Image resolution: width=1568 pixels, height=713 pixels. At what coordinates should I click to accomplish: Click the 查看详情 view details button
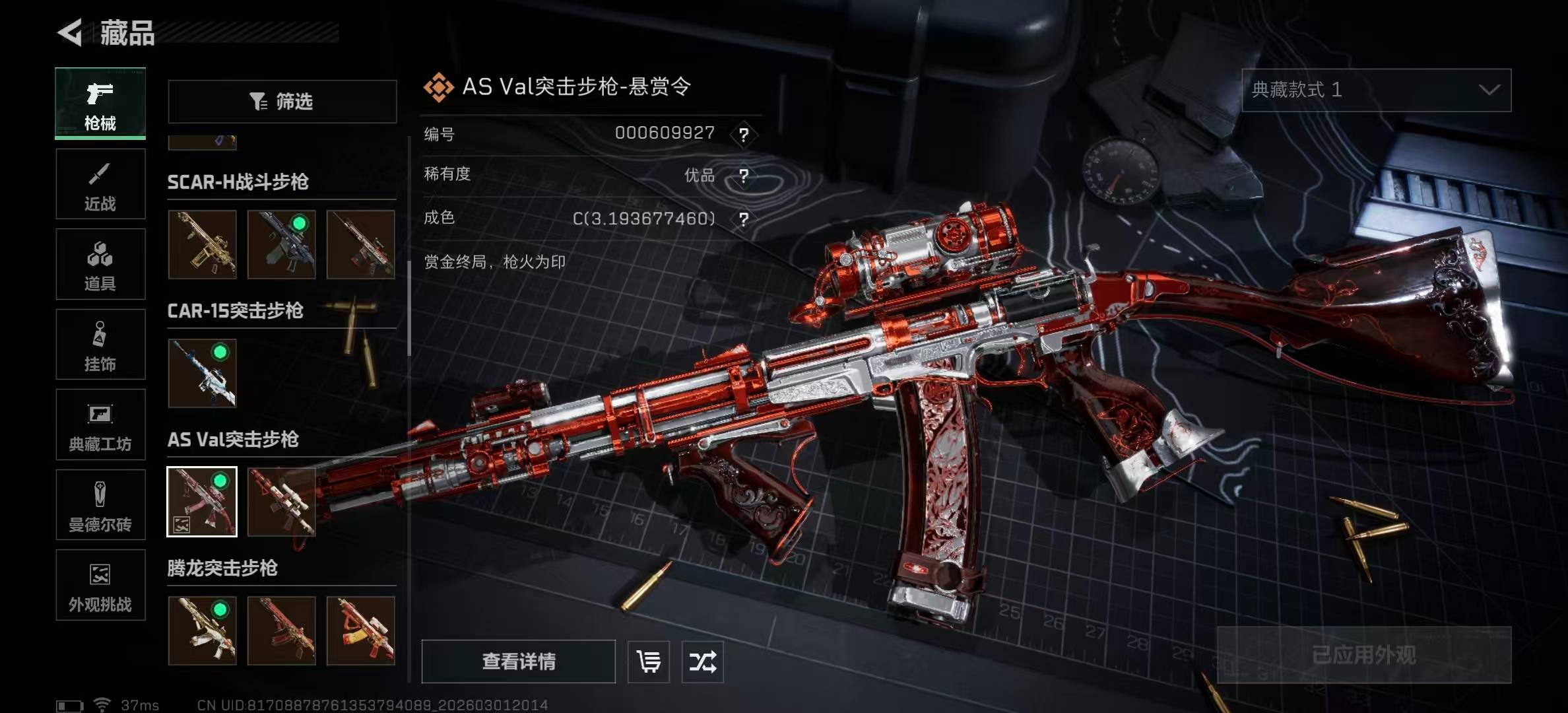click(518, 661)
